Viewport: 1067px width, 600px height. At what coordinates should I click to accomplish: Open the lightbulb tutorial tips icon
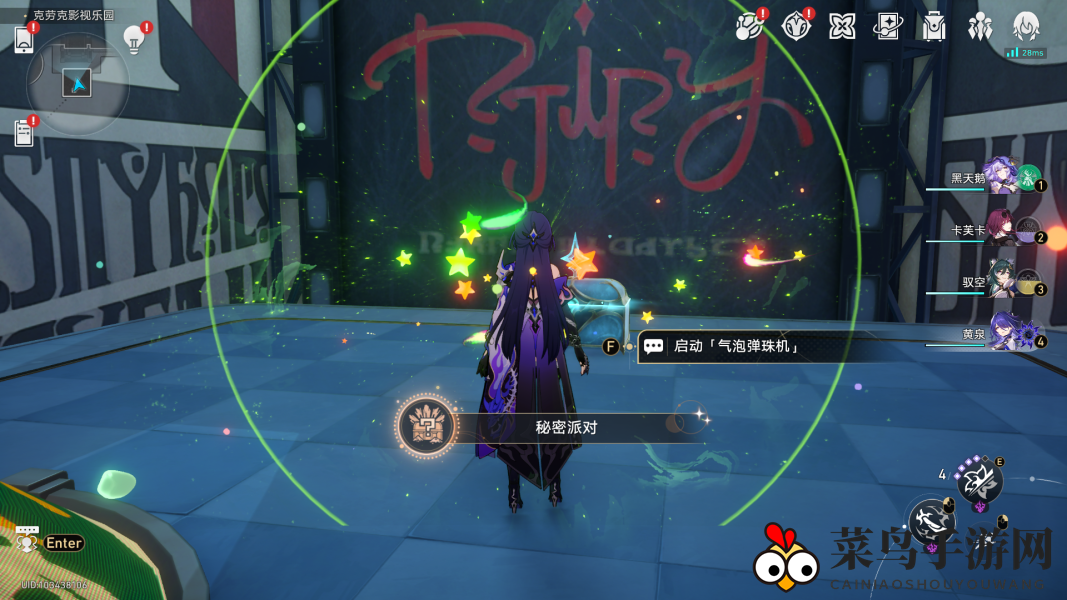pyautogui.click(x=133, y=38)
